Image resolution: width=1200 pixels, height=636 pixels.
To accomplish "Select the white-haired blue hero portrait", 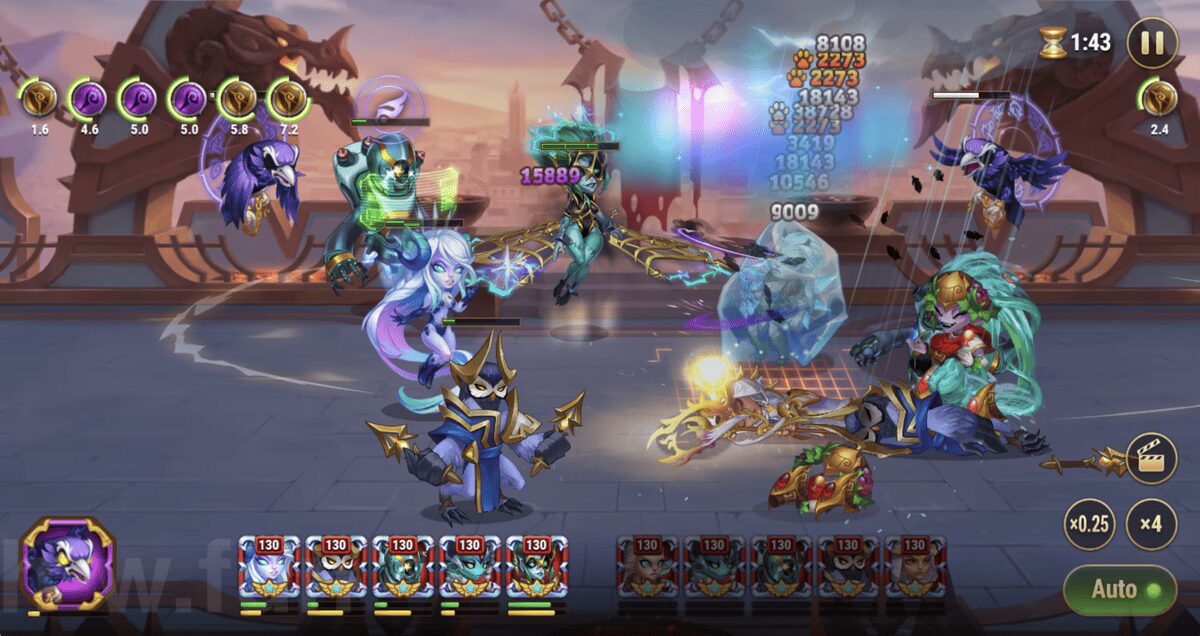I will pos(268,568).
